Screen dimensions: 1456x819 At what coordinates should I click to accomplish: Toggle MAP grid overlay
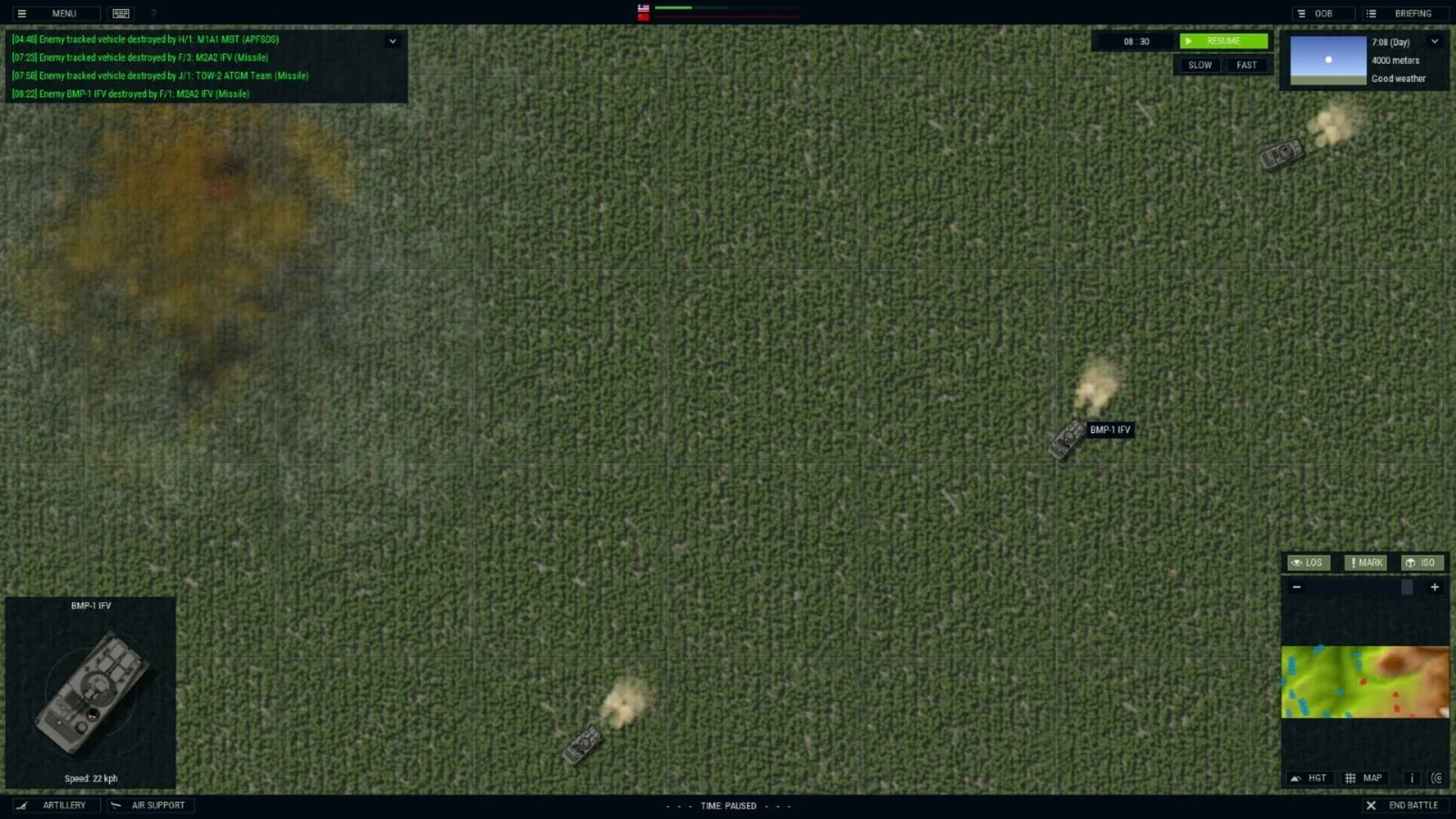[1365, 778]
